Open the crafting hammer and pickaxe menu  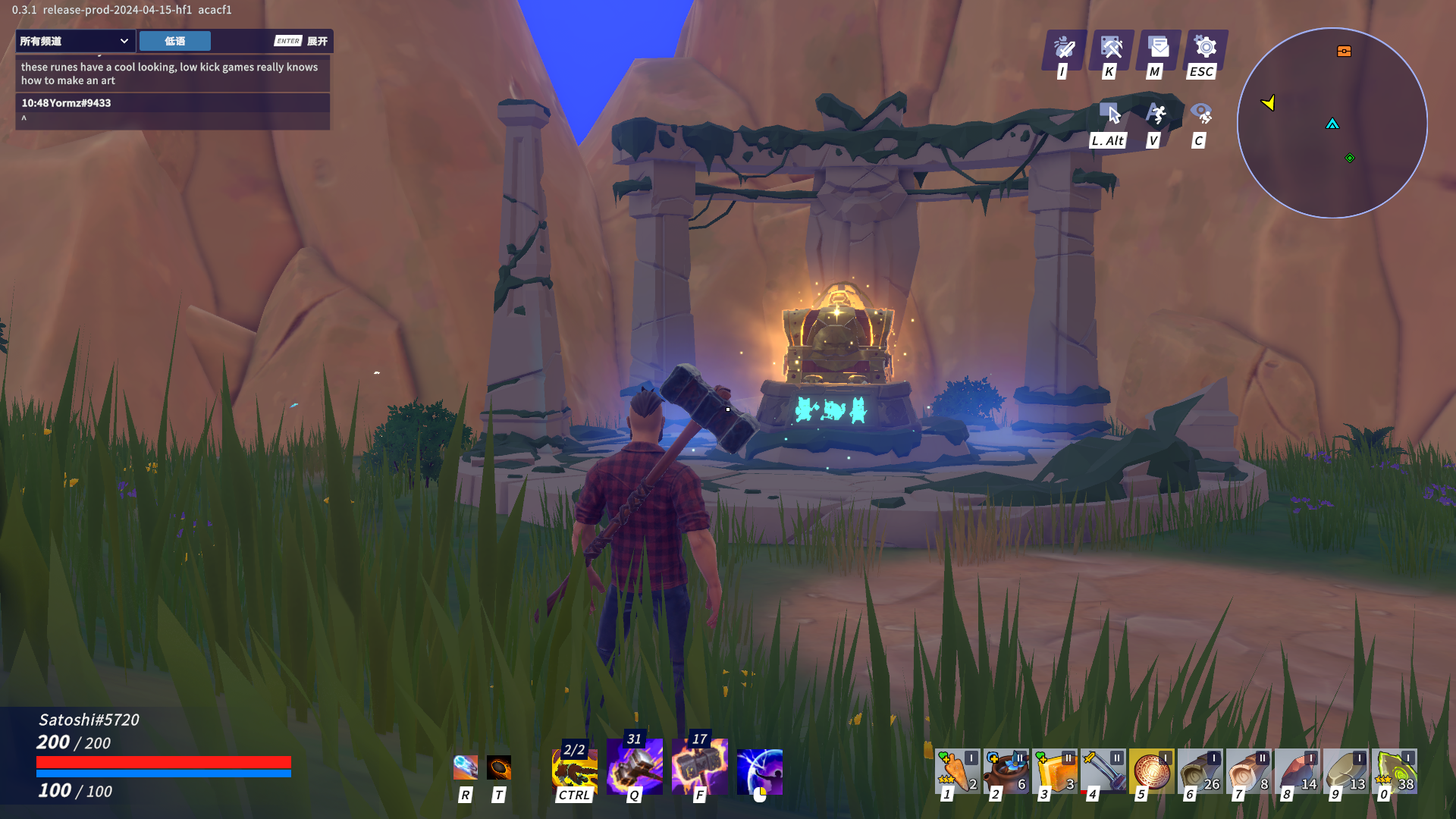[1111, 49]
